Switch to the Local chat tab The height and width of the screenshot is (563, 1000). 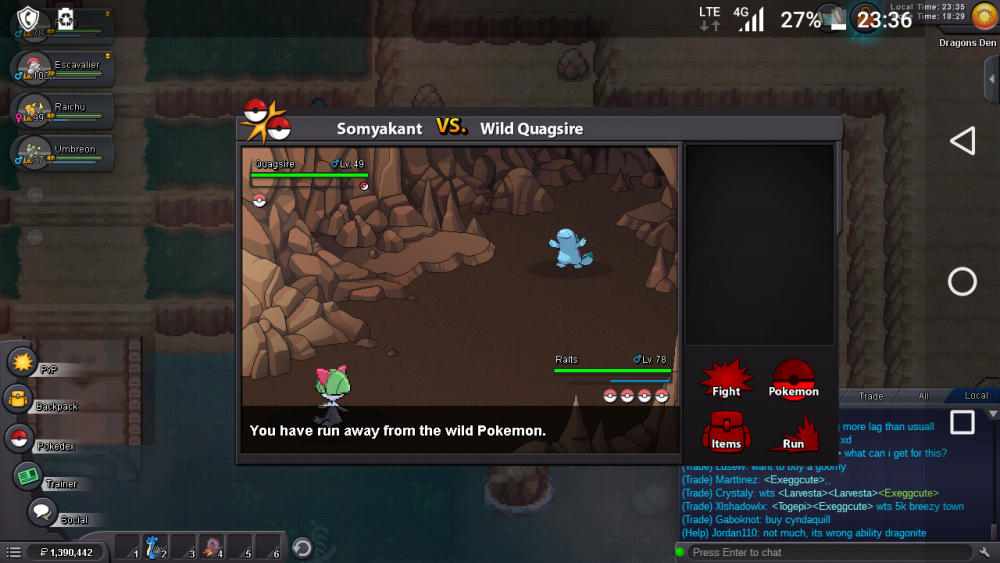click(x=975, y=396)
